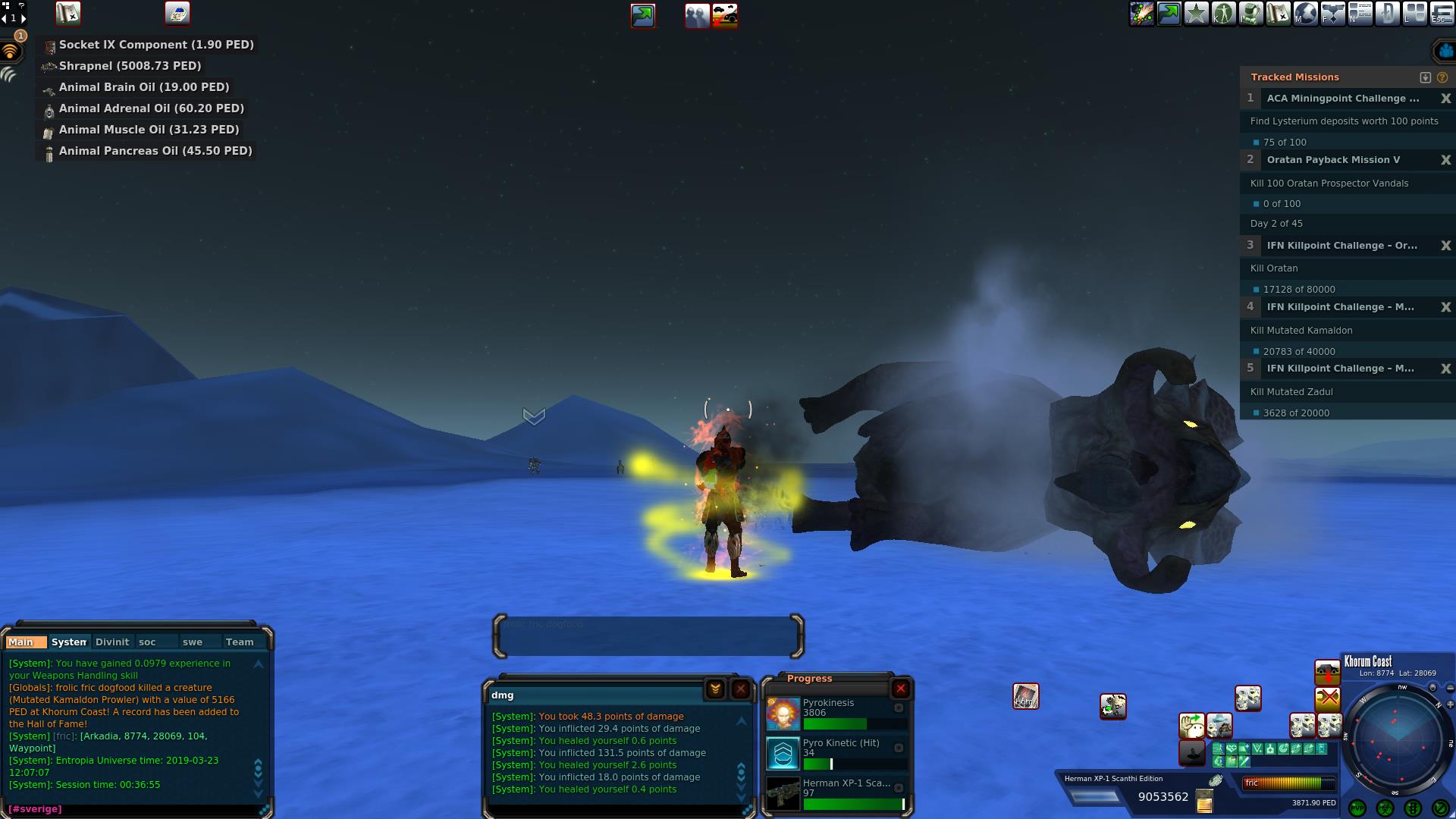Select the swe chat tab
This screenshot has width=1456, height=819.
[193, 642]
